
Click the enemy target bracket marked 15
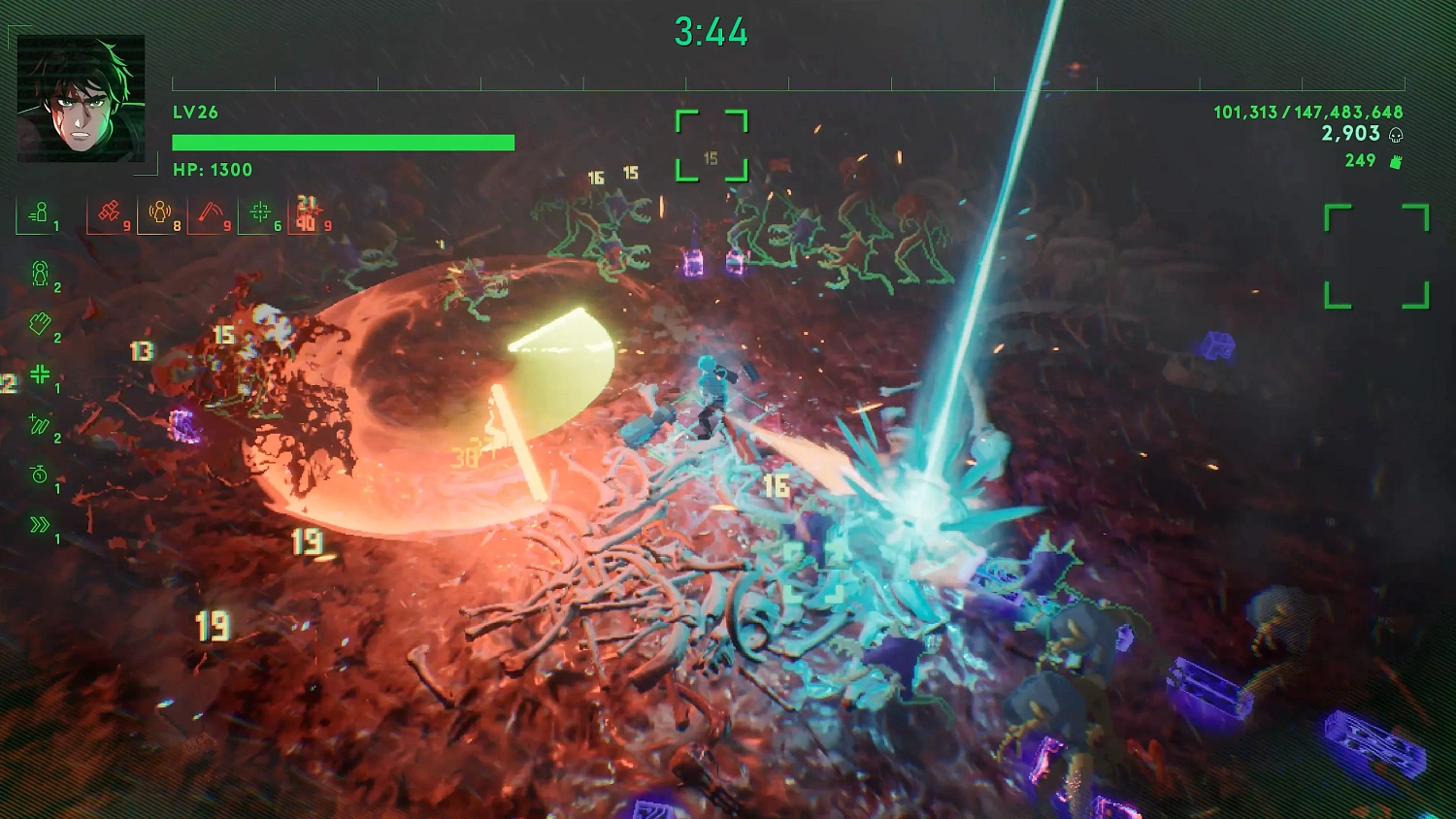[x=711, y=144]
